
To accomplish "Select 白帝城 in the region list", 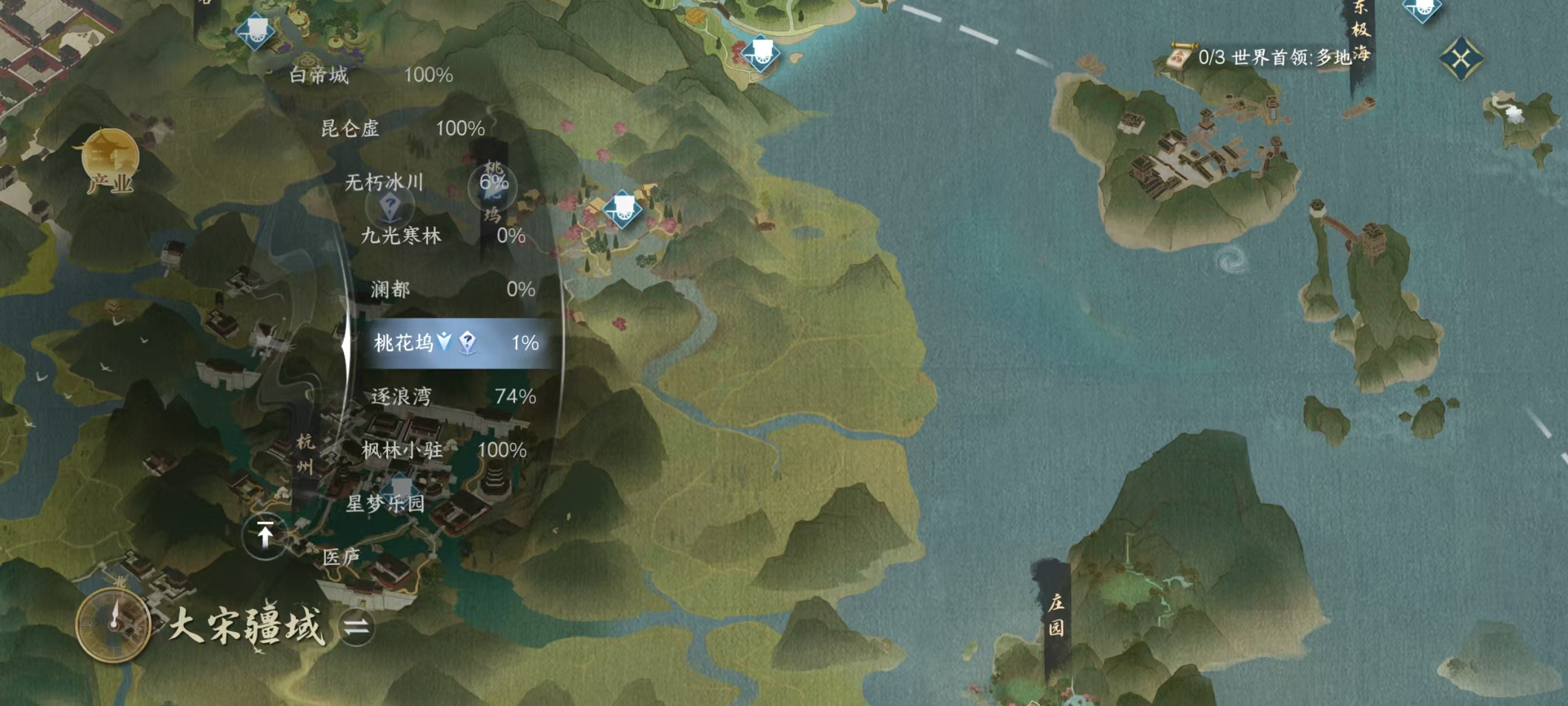I will [x=370, y=75].
